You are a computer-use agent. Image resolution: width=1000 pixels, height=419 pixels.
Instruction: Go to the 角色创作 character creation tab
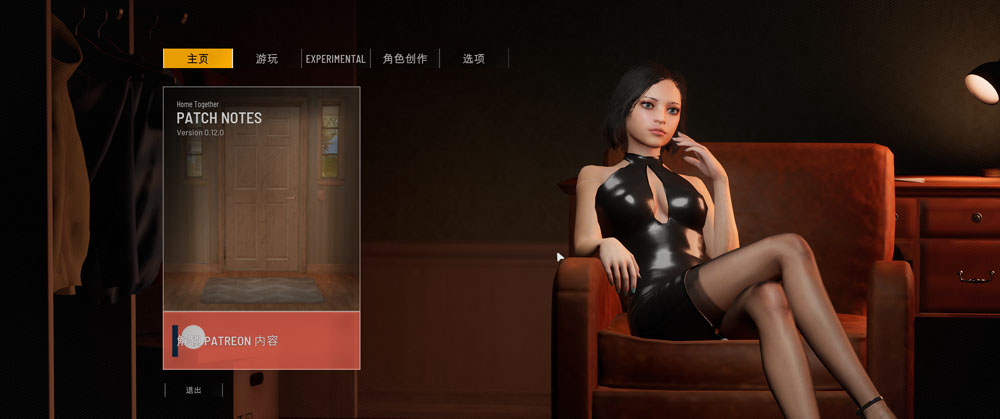pyautogui.click(x=405, y=59)
